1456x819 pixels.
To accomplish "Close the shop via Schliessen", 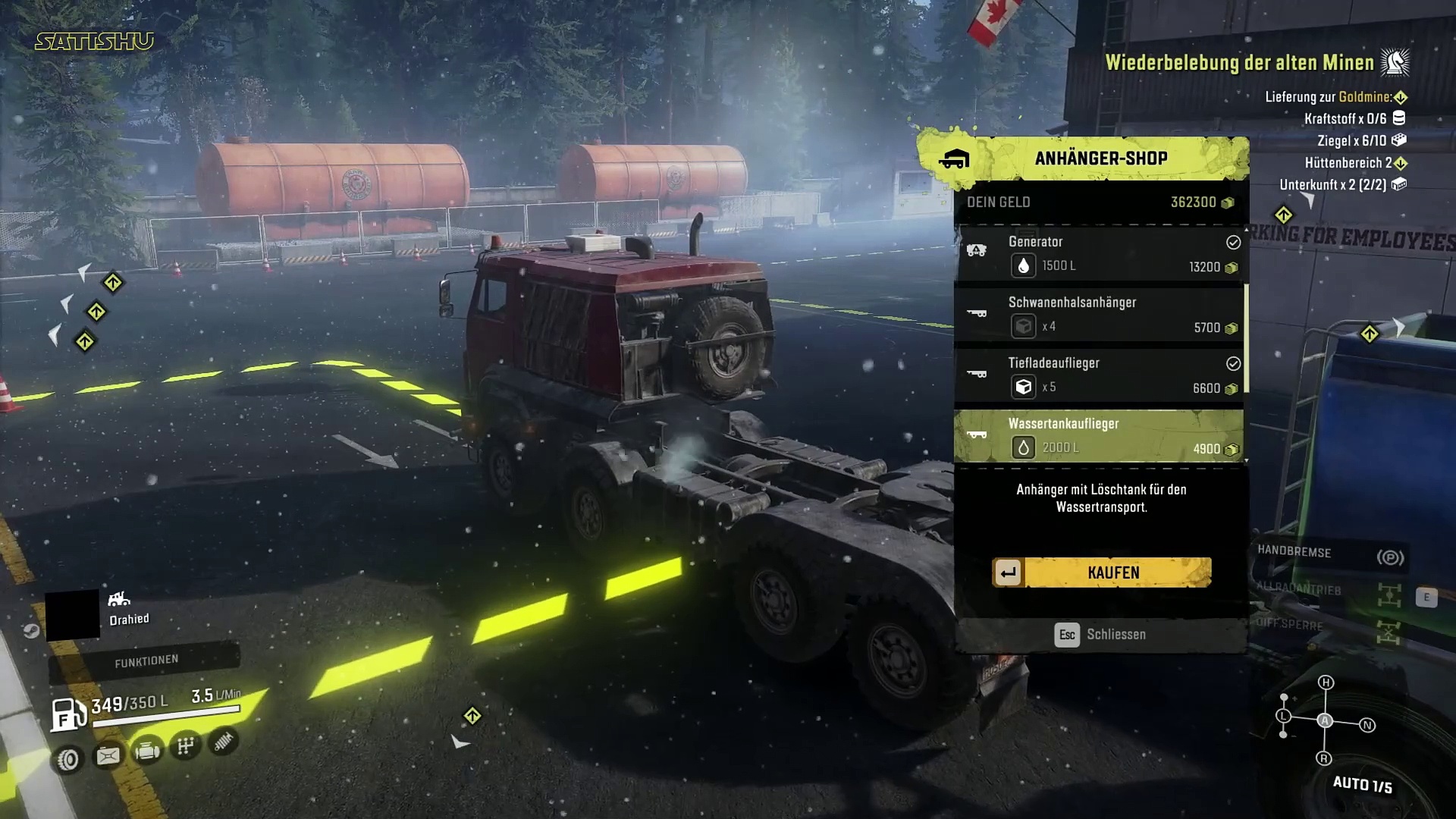I will (1101, 634).
